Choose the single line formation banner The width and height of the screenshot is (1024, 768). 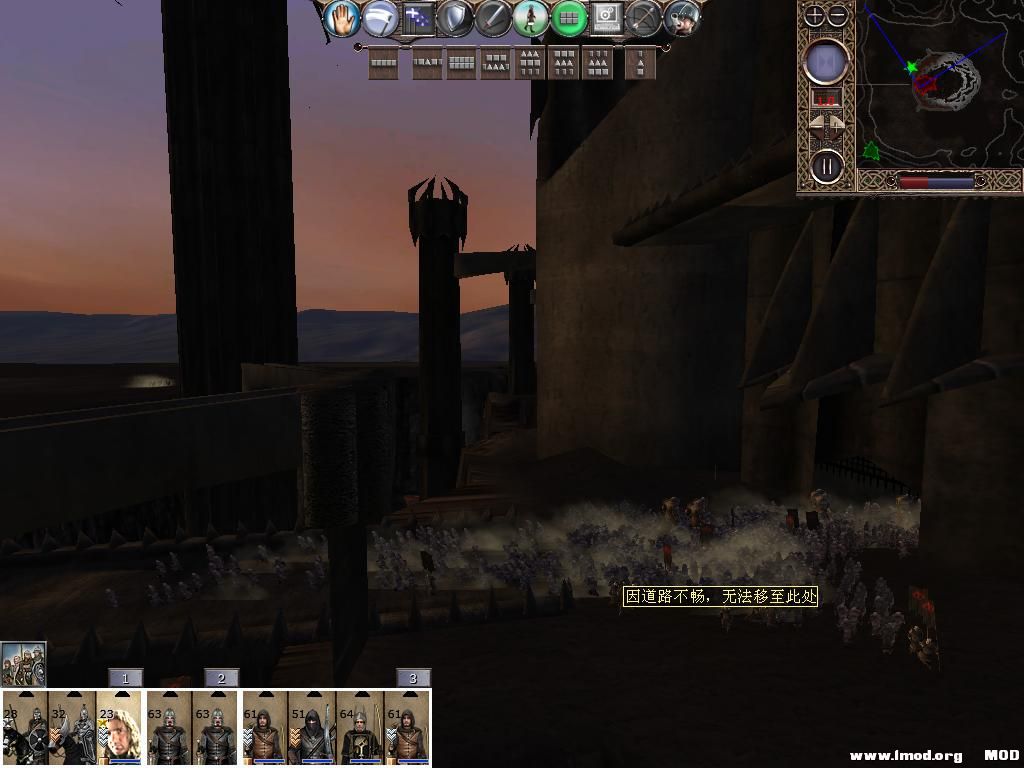click(x=383, y=64)
